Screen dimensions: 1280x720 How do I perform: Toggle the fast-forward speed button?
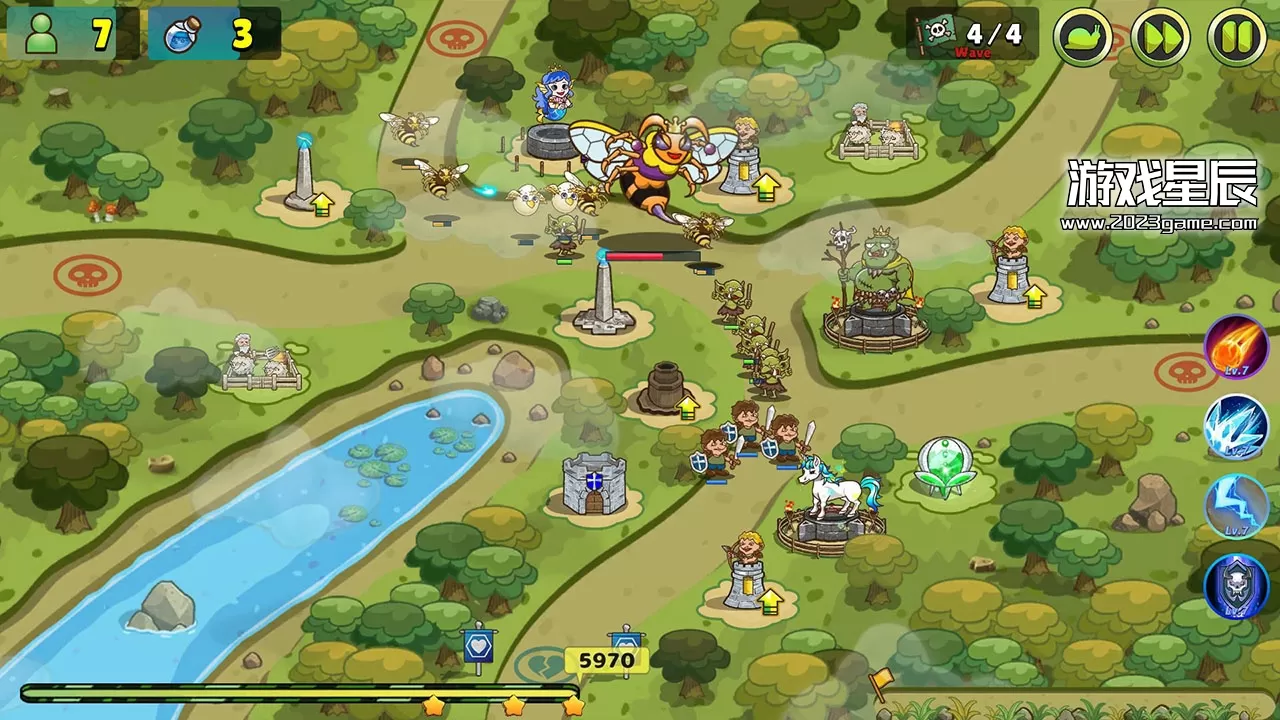pyautogui.click(x=1160, y=37)
